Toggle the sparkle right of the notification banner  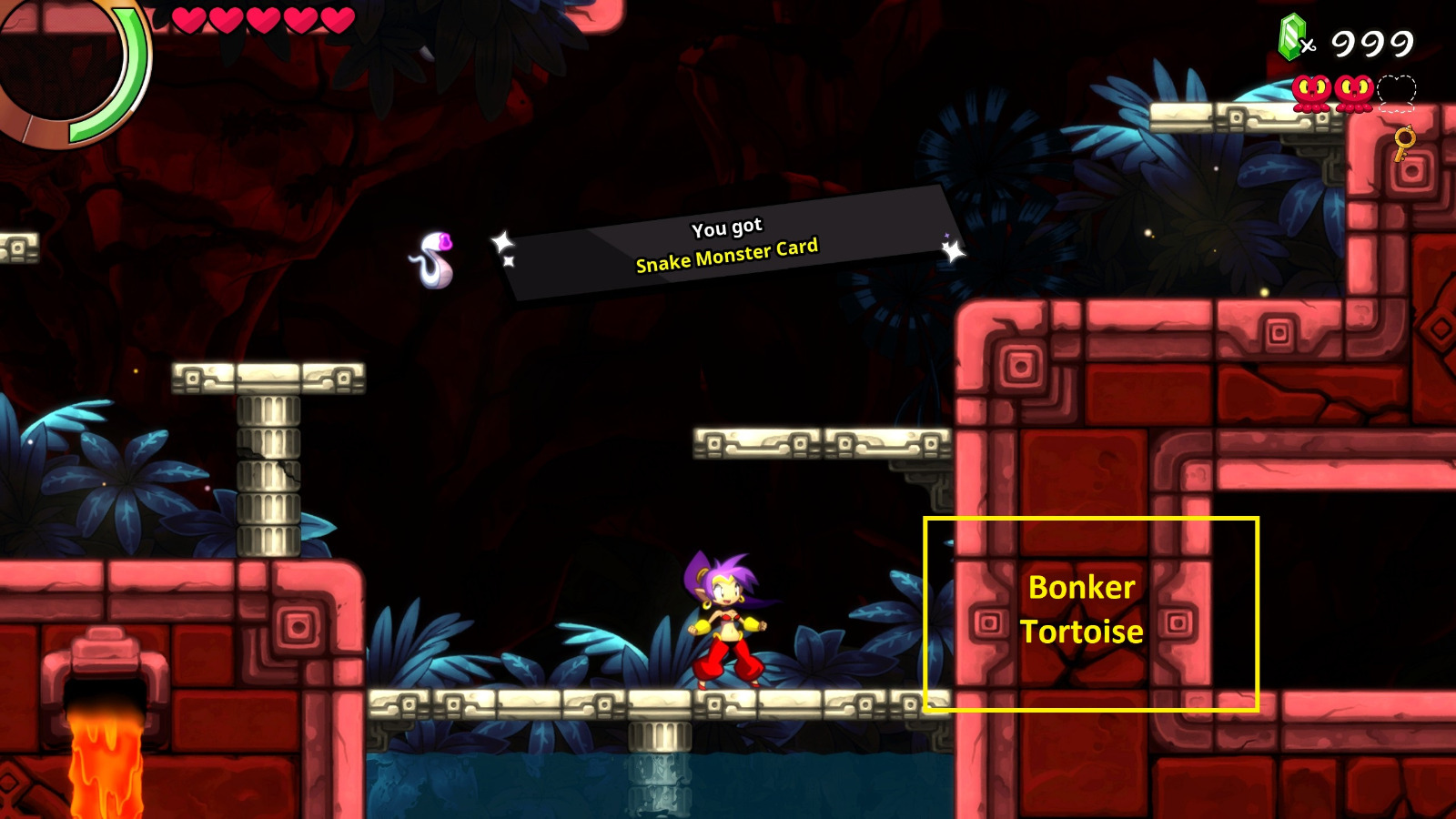[952, 252]
